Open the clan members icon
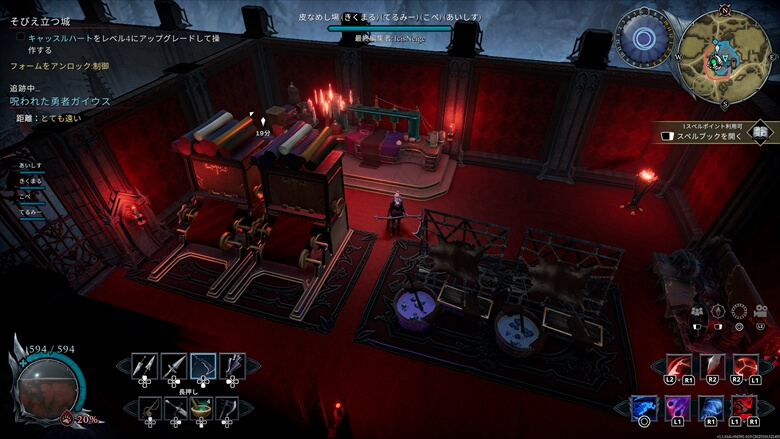Screen dimensions: 780x439 (x=697, y=311)
